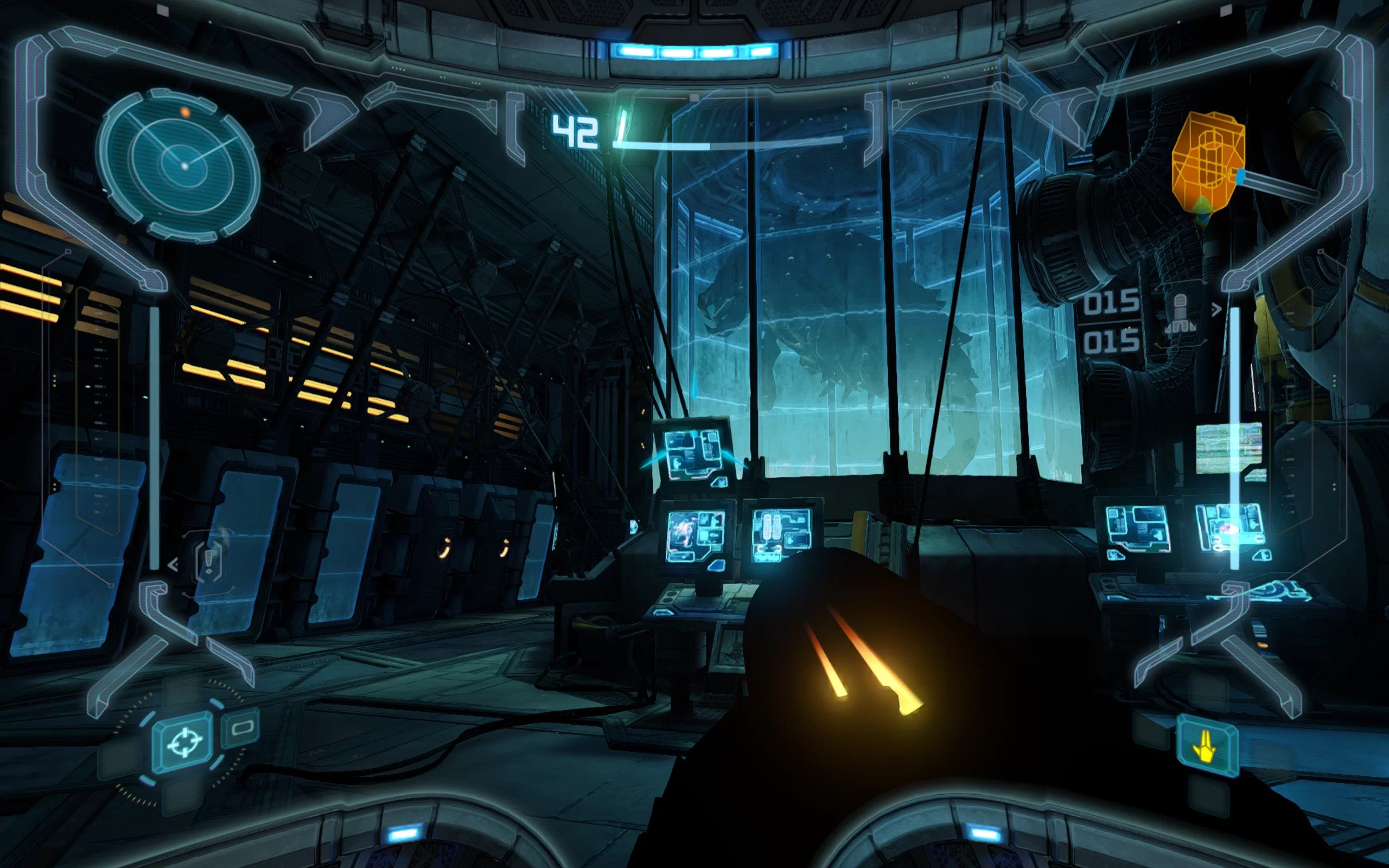Screen dimensions: 1389x868
Task: Open the orange 3D room minimap
Action: tap(1208, 164)
